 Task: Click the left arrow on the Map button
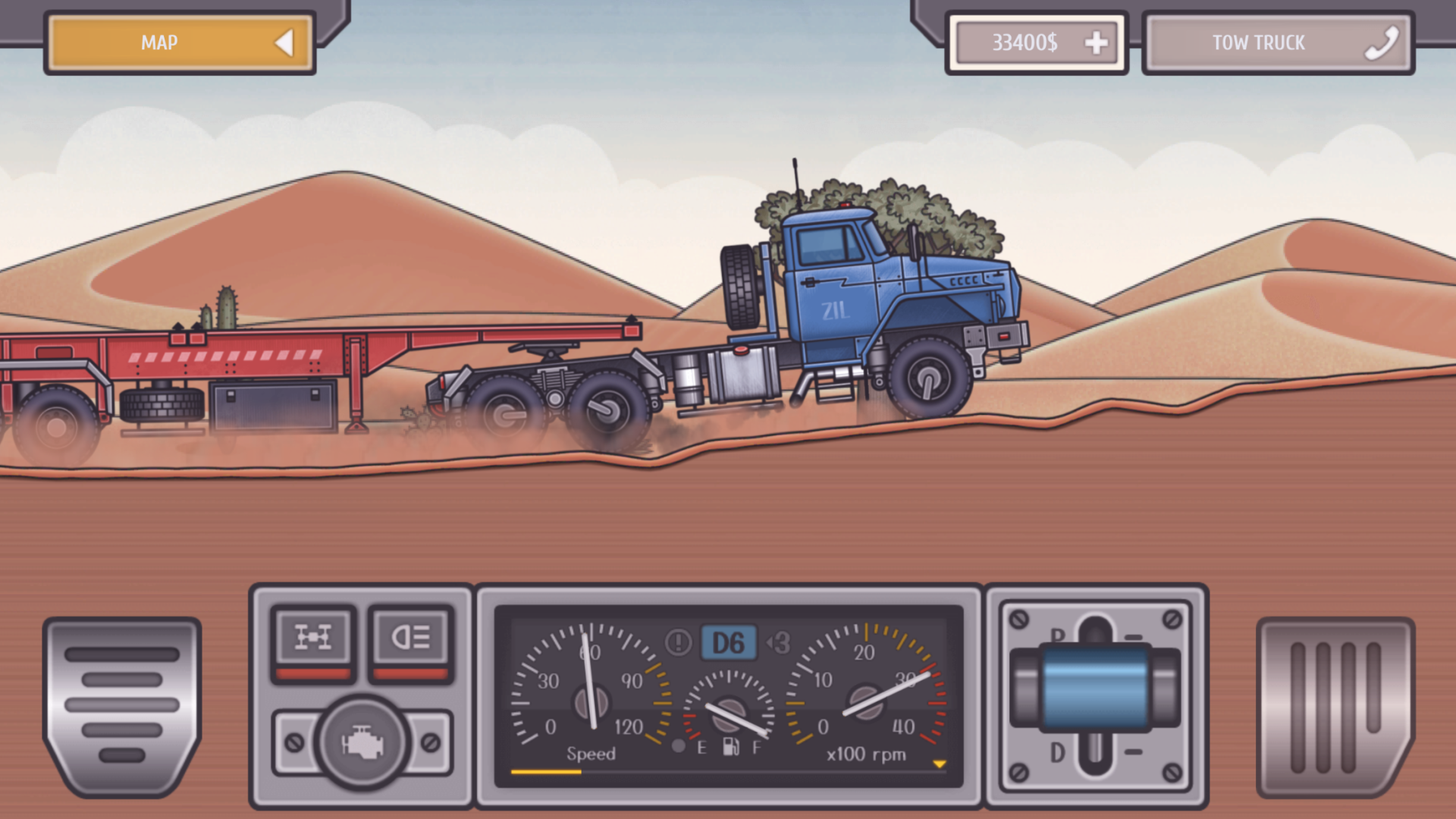pos(286,43)
